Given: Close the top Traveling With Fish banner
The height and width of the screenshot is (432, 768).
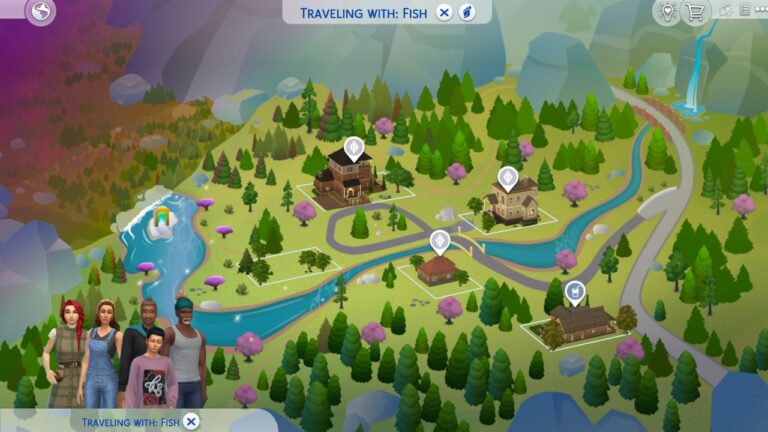Looking at the screenshot, I should 444,12.
